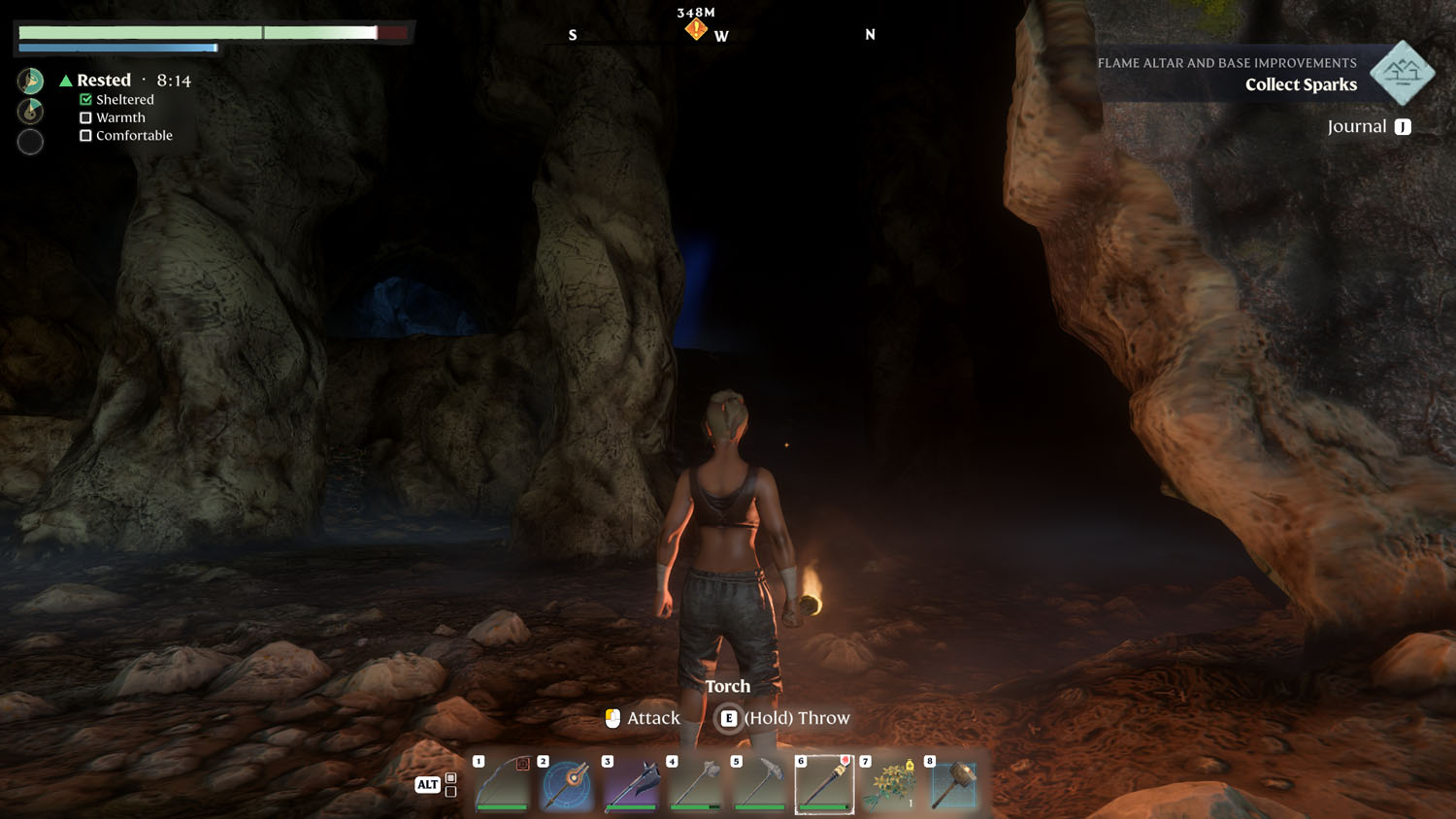The height and width of the screenshot is (819, 1456).
Task: Select the torch in hotbar slot 6
Action: coord(824,784)
